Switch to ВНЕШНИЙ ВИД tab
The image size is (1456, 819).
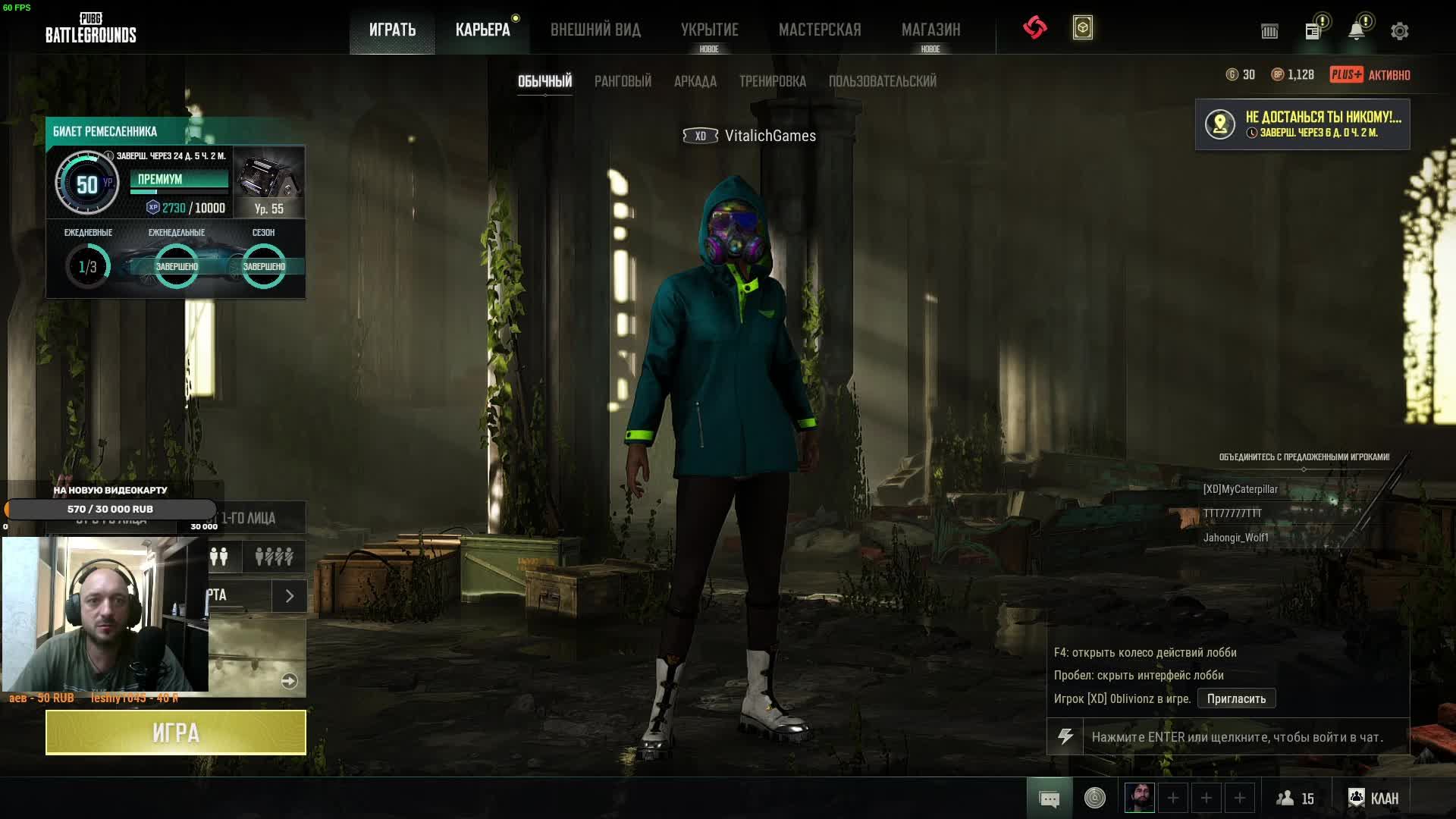click(595, 30)
